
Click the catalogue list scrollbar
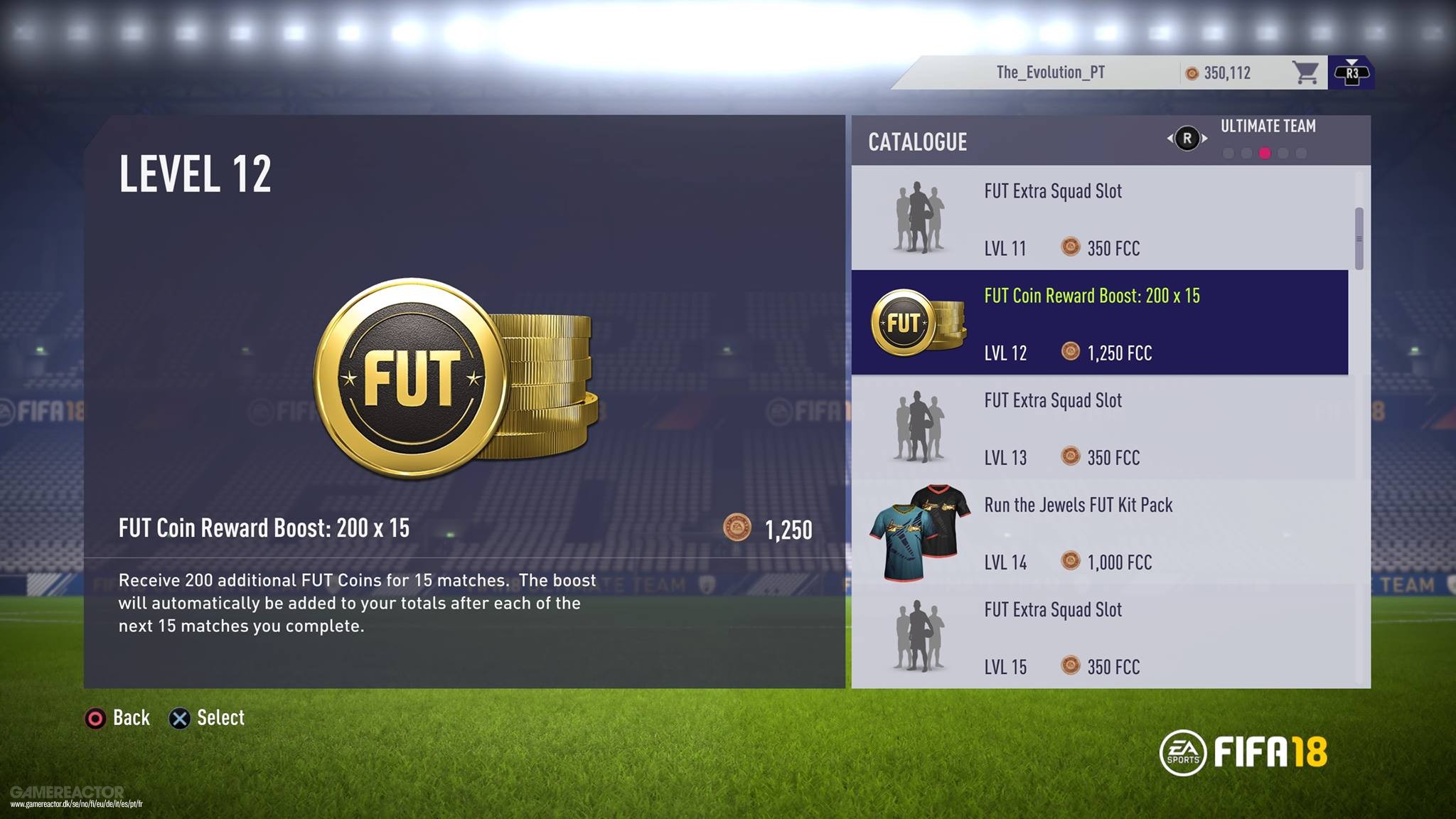pyautogui.click(x=1359, y=239)
